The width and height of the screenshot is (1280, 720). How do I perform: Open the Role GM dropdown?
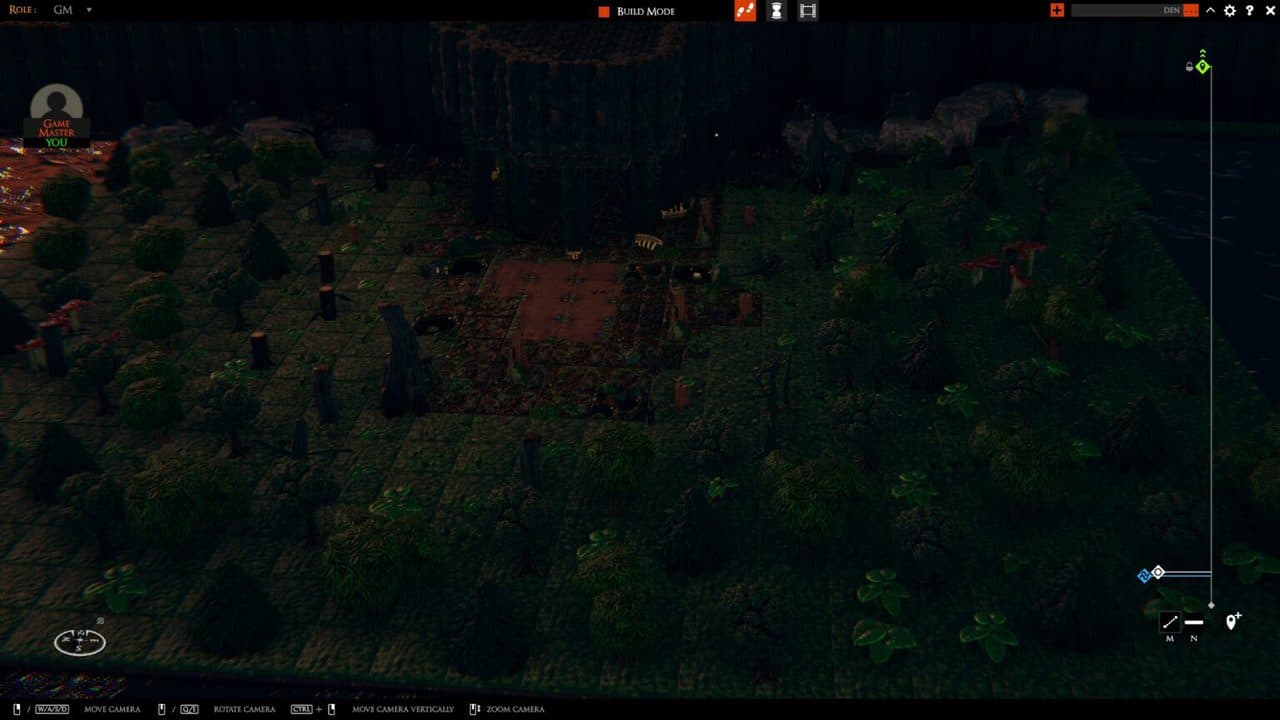[70, 11]
